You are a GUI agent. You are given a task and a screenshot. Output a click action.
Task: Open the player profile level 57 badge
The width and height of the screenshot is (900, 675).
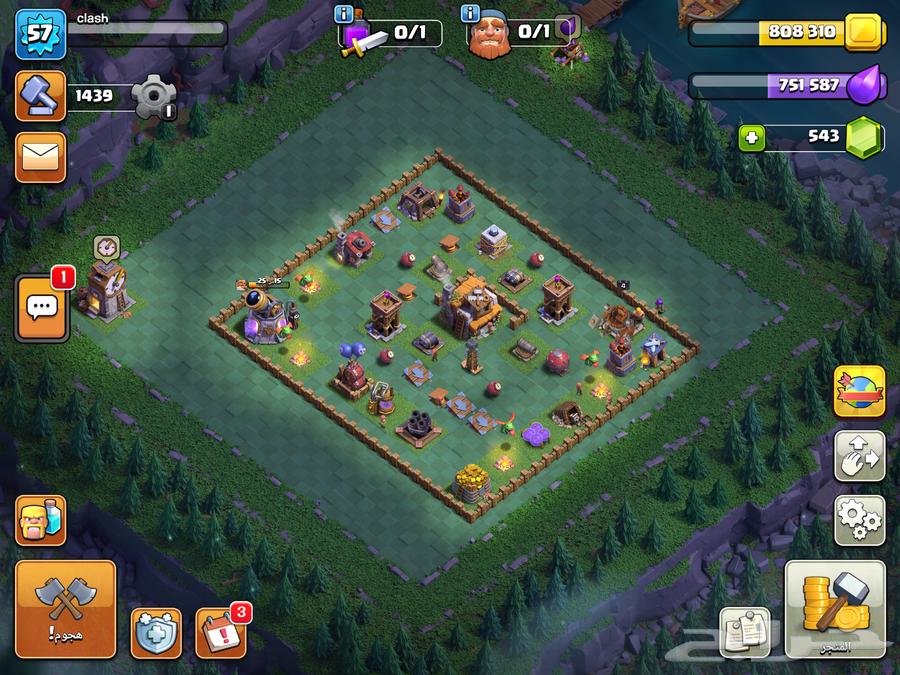40,33
